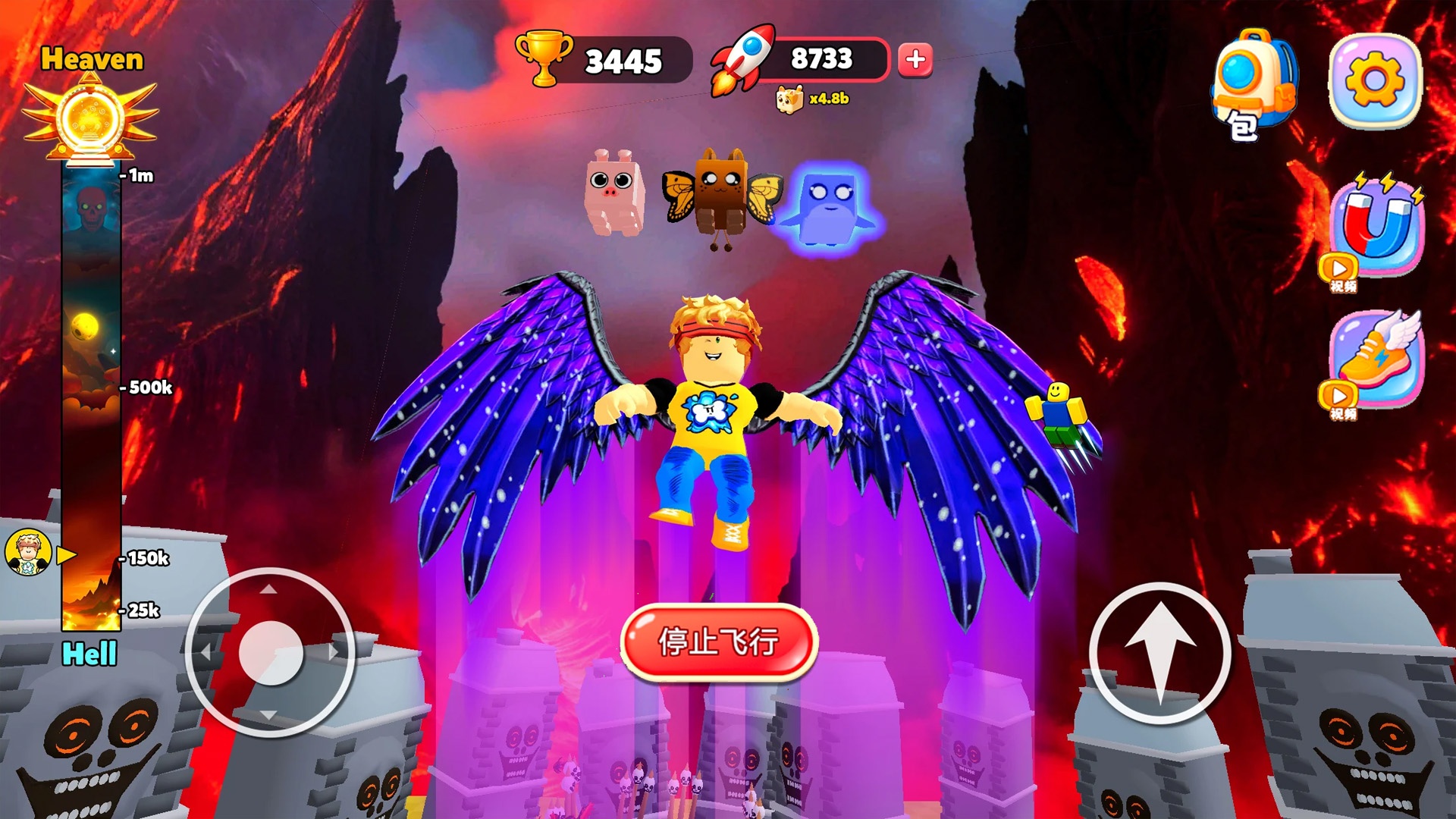Click the virtual joystick center knob
Viewport: 1456px width, 819px height.
pos(271,653)
